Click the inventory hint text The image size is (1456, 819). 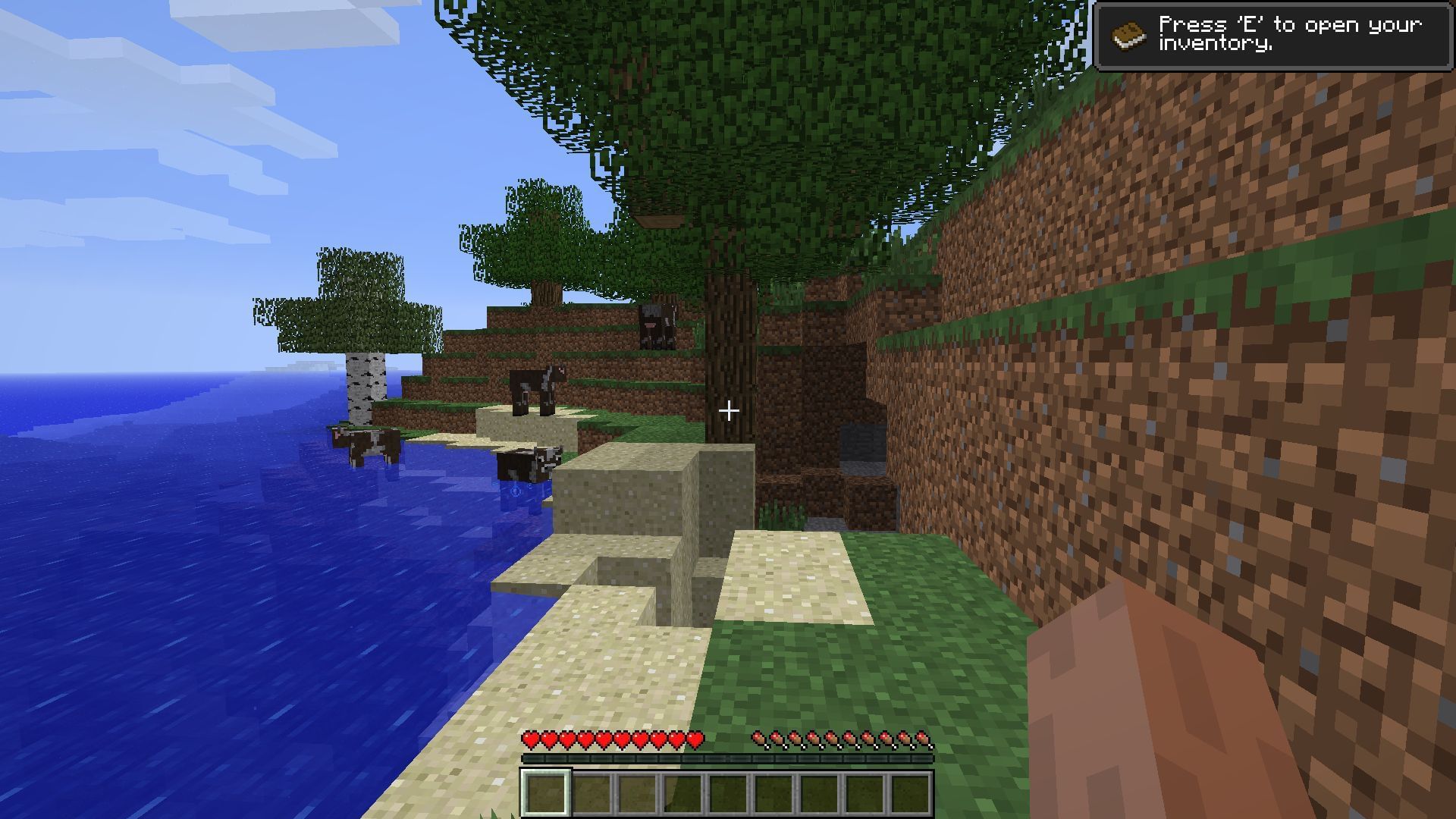1289,34
